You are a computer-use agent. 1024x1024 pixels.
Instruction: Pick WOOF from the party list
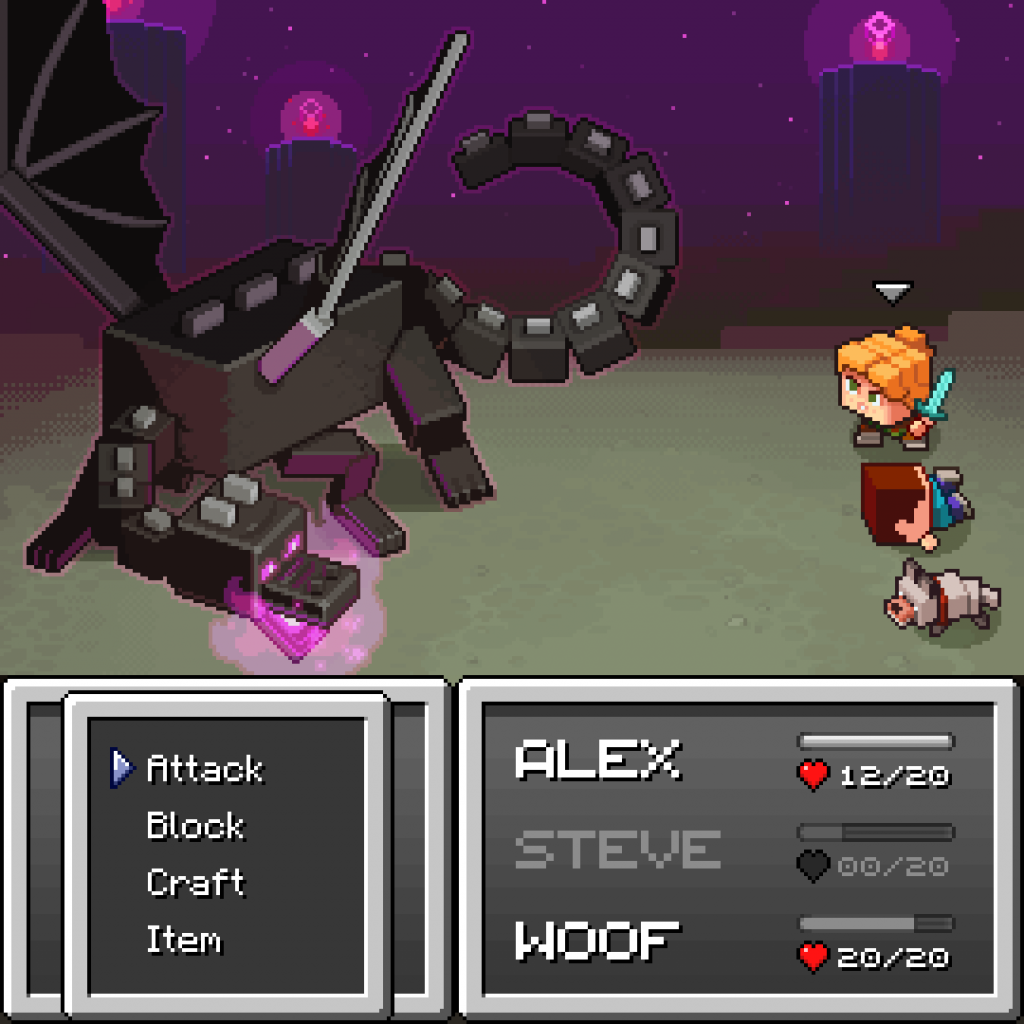coord(597,941)
